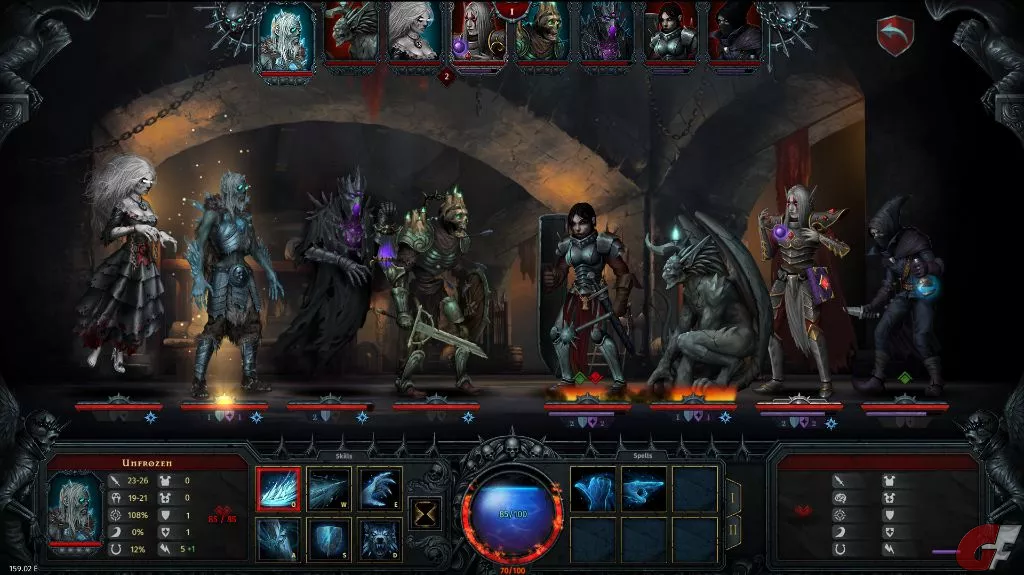The width and height of the screenshot is (1024, 575).
Task: Select the dark-haired armored woman turn portrait
Action: click(671, 31)
